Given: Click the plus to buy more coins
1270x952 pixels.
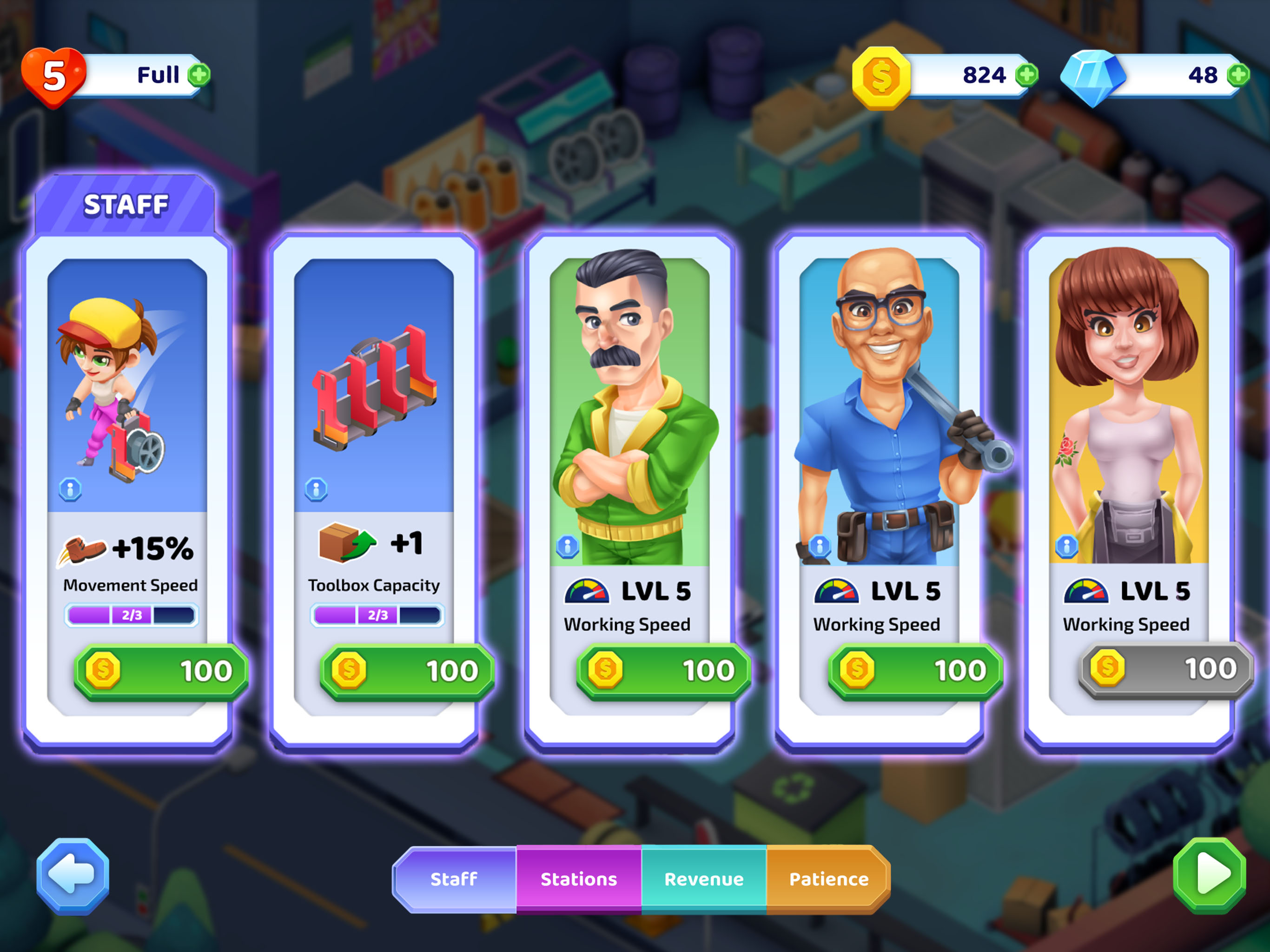Looking at the screenshot, I should click(1026, 75).
